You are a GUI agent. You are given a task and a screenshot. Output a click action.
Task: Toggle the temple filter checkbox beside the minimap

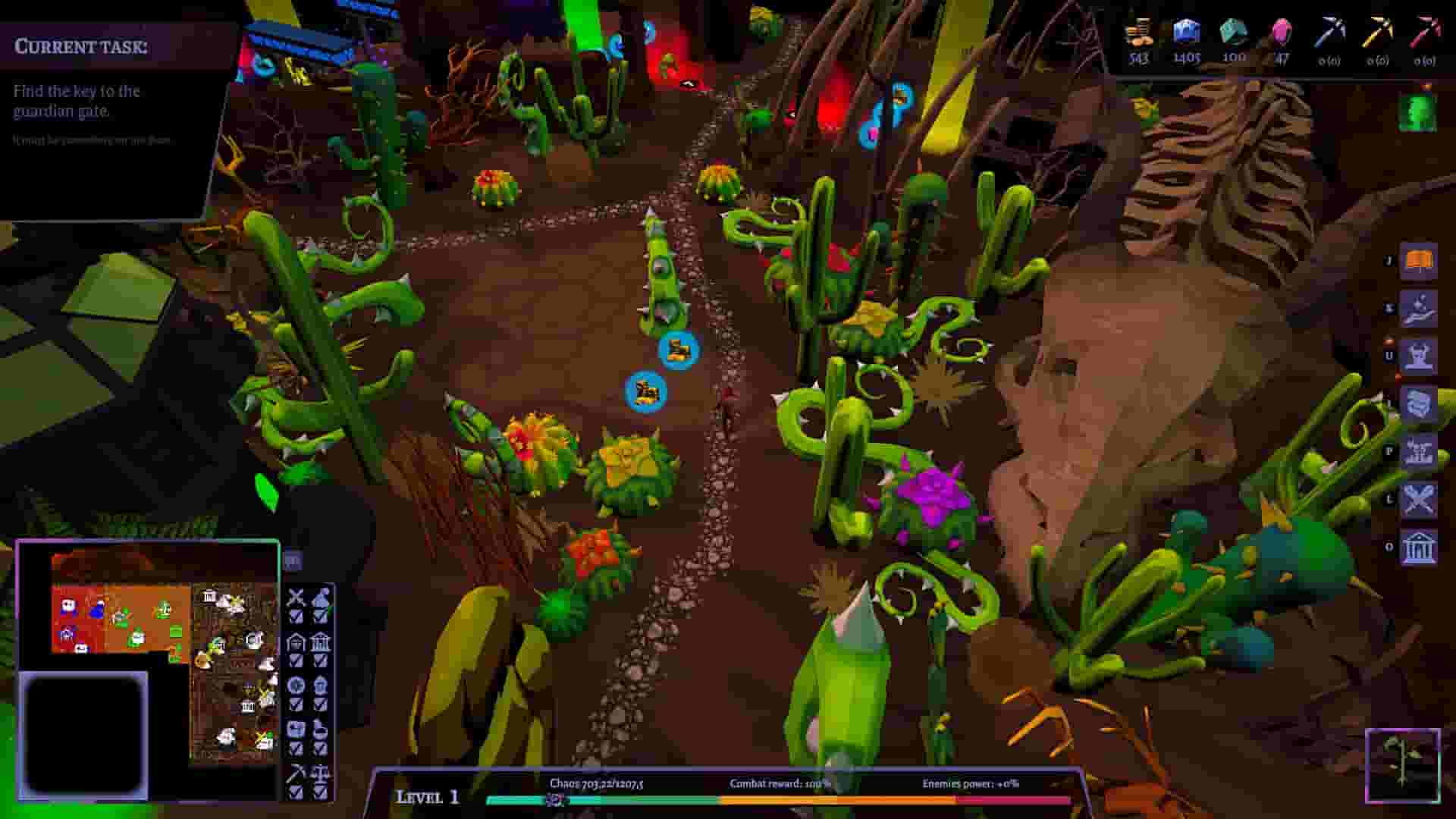[321, 661]
